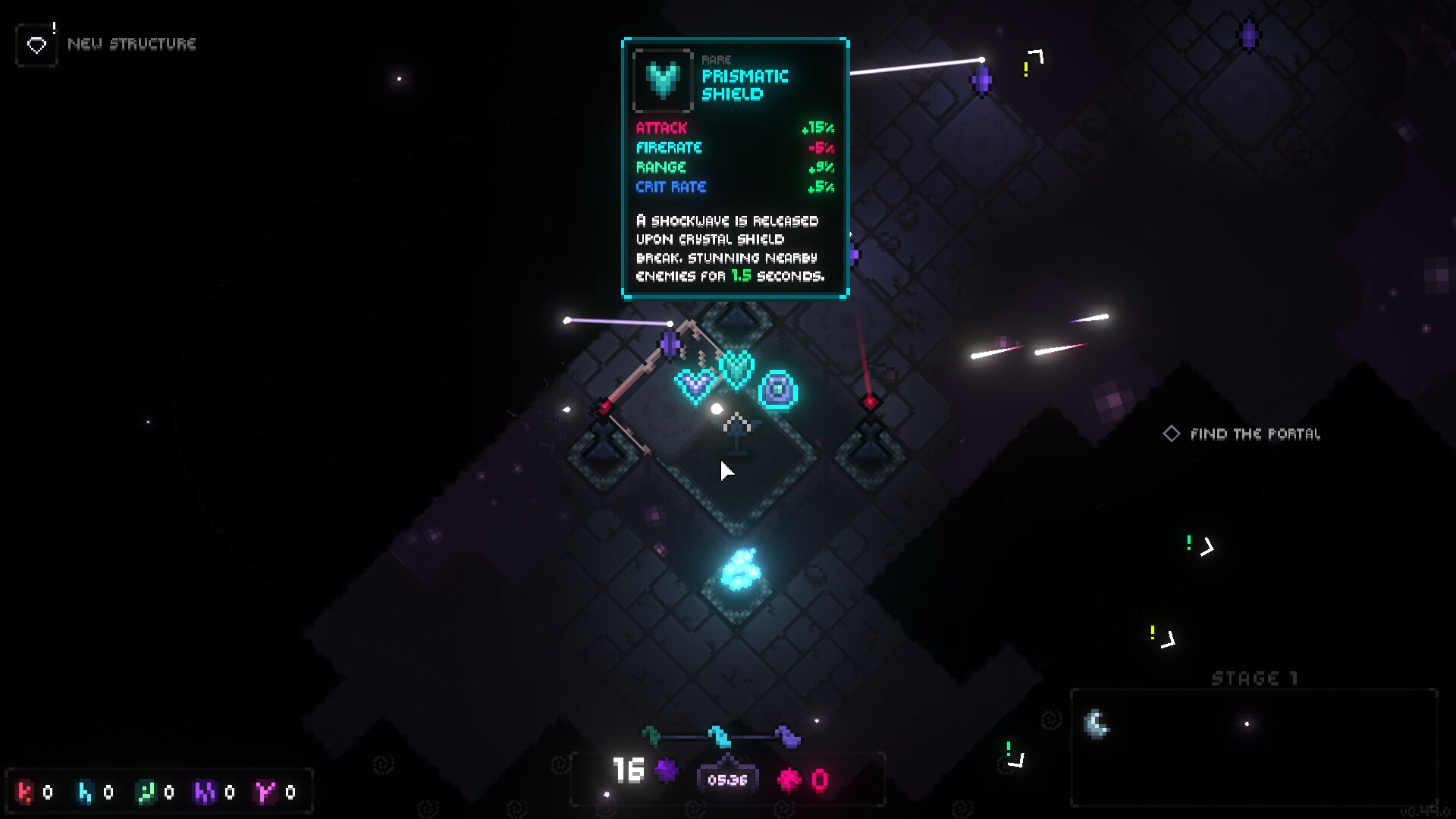Click the Find the Portal objective tracker
1456x819 pixels.
[x=1244, y=434]
